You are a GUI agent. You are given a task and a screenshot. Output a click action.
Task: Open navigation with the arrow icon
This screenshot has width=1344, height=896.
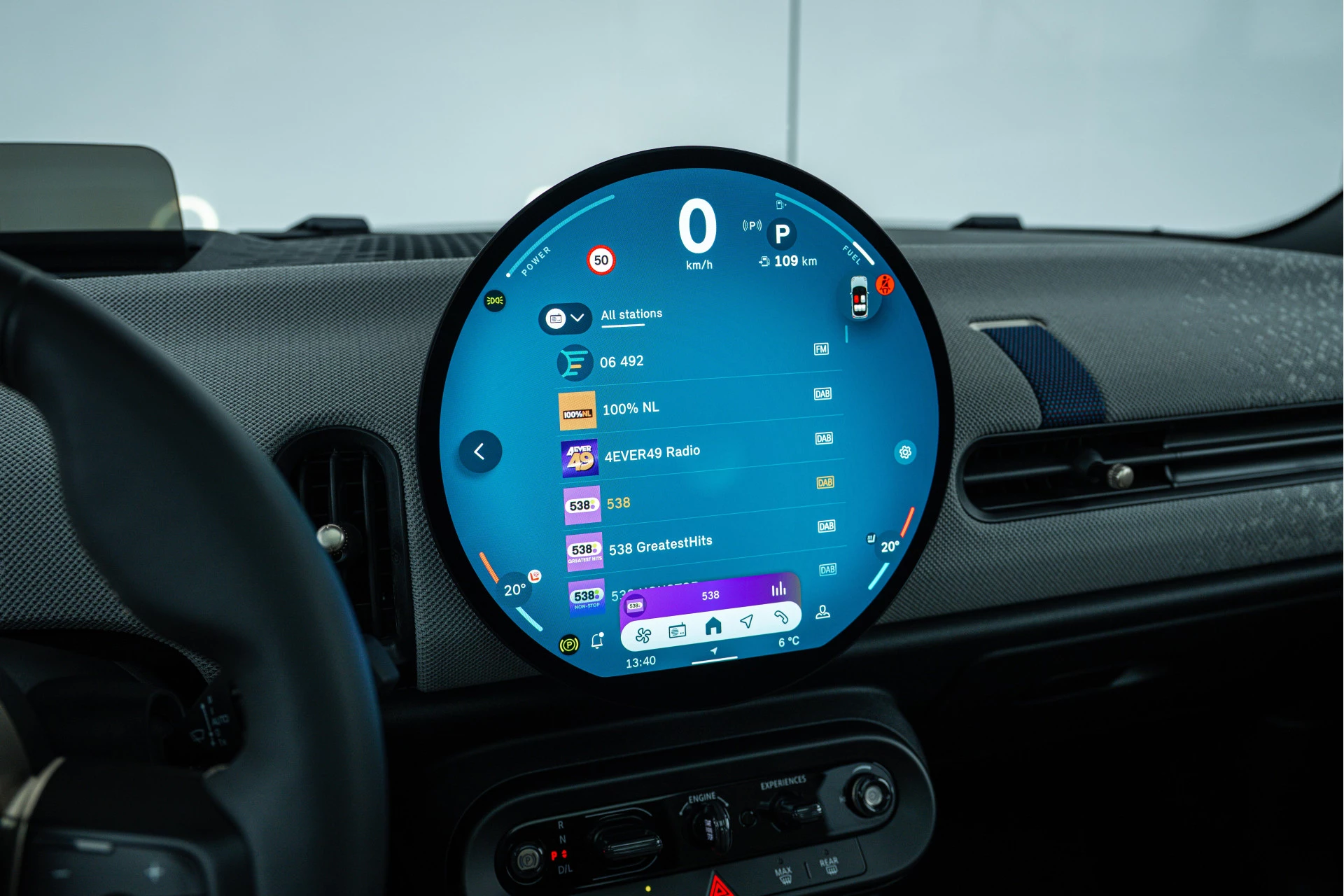pyautogui.click(x=747, y=621)
